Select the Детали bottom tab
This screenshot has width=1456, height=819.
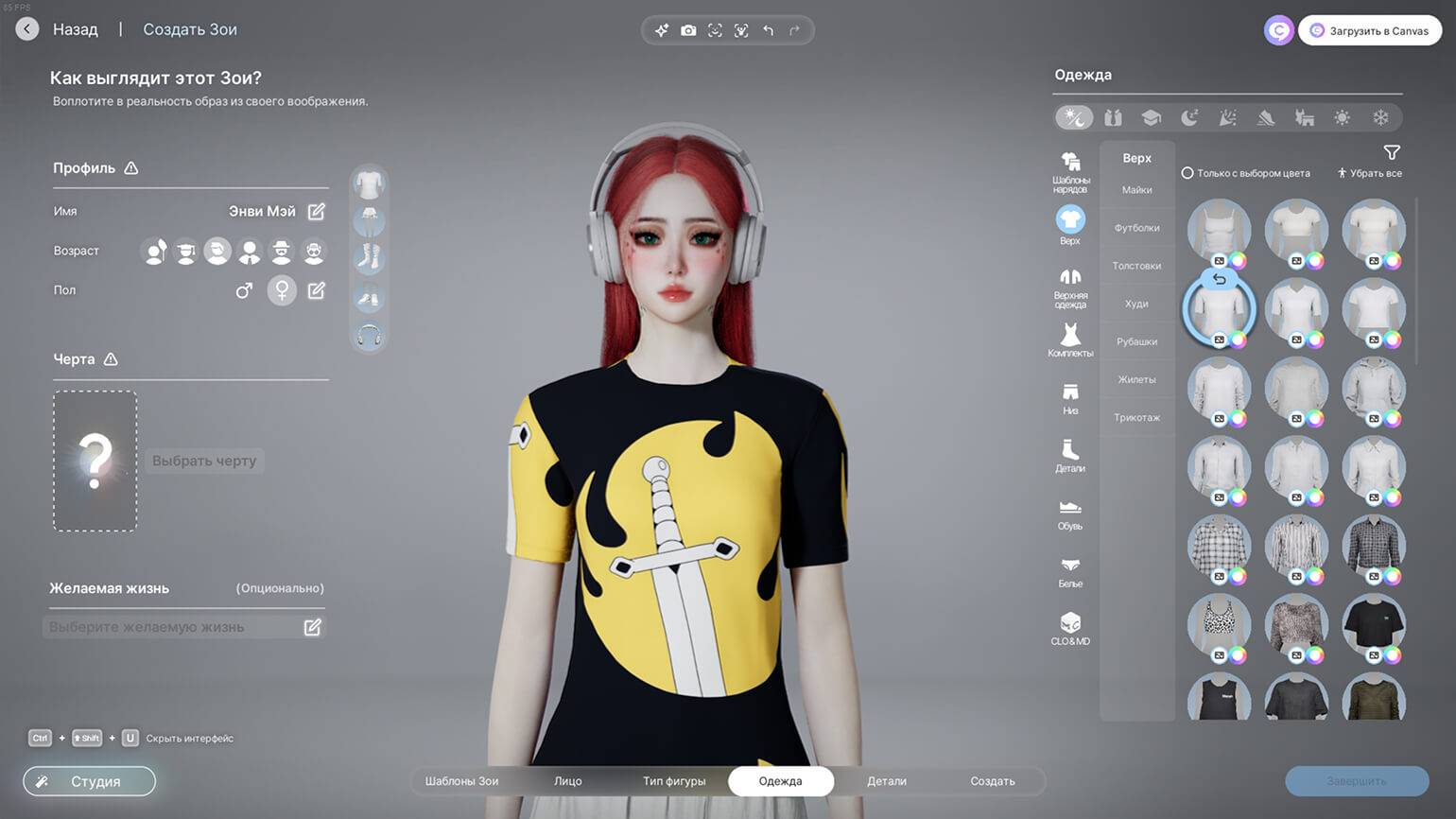click(886, 781)
